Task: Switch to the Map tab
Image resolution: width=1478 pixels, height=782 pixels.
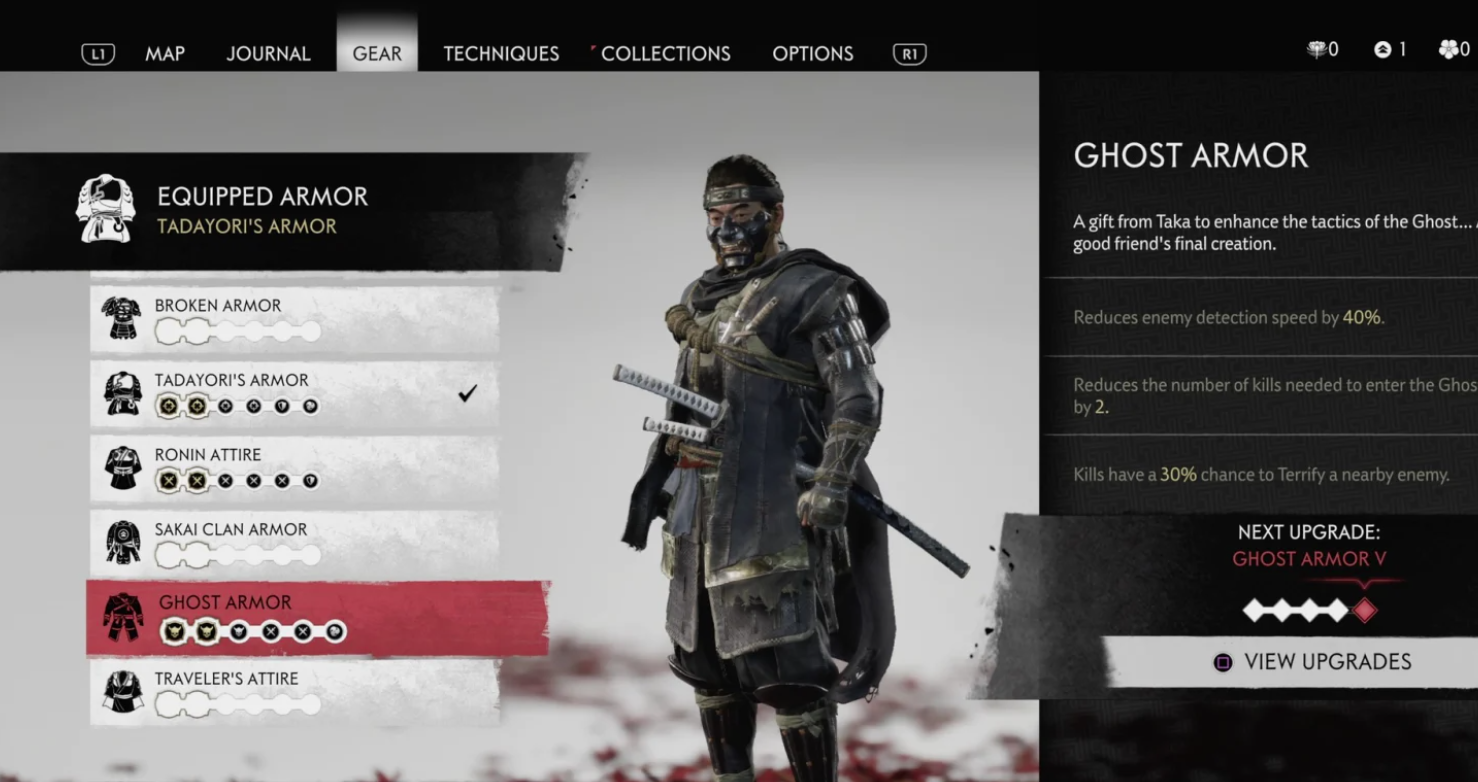Action: (x=165, y=54)
